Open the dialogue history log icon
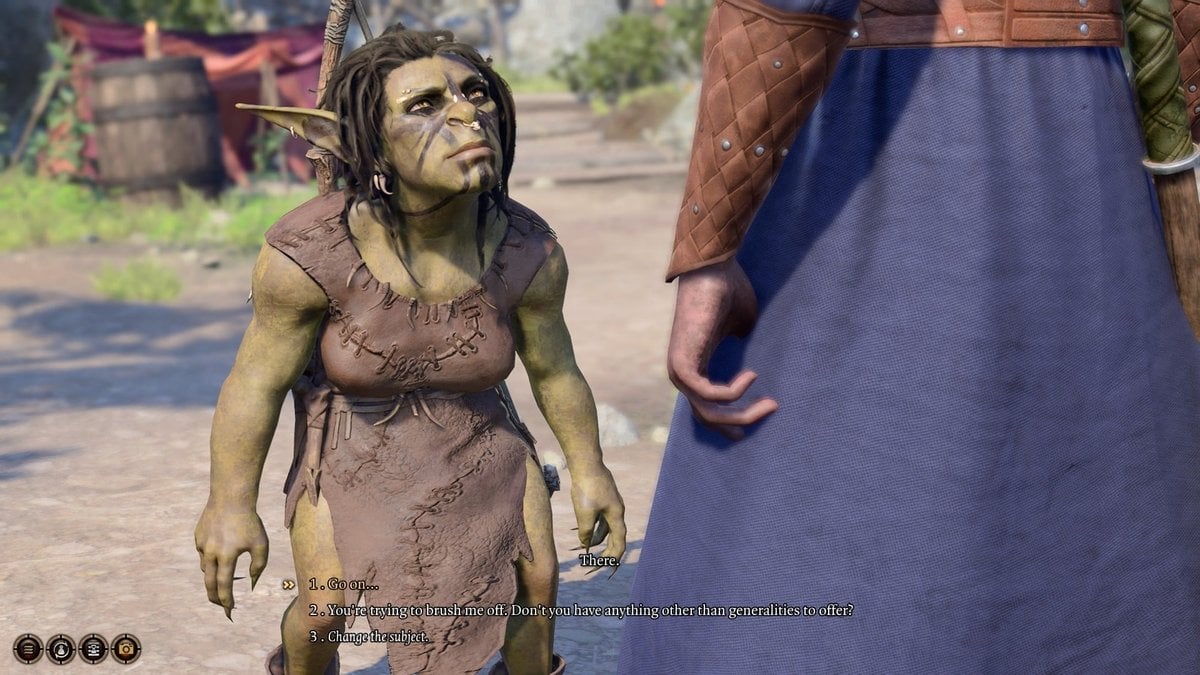Viewport: 1200px width, 675px height. (x=93, y=648)
